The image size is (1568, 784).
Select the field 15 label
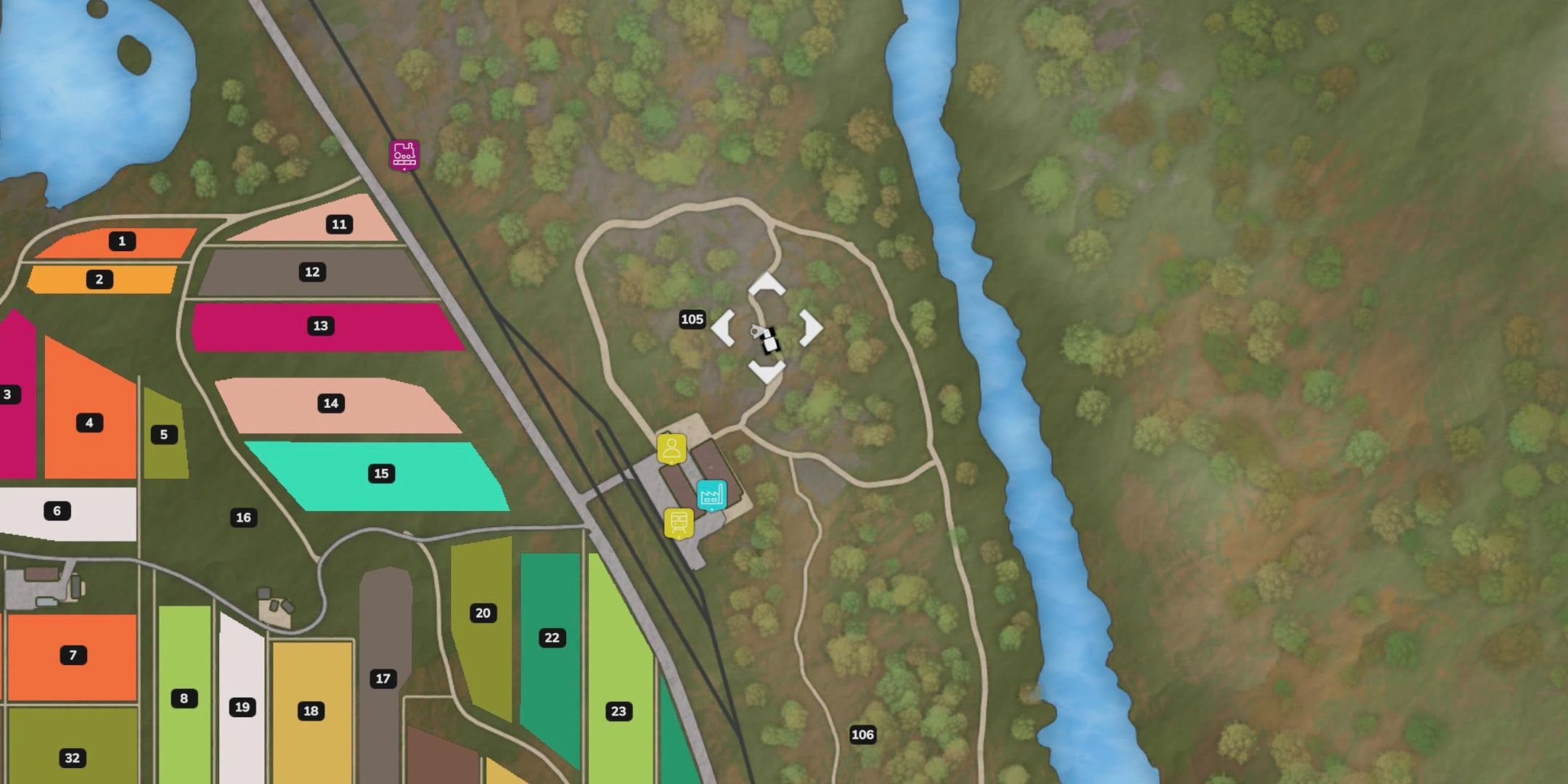[x=381, y=473]
